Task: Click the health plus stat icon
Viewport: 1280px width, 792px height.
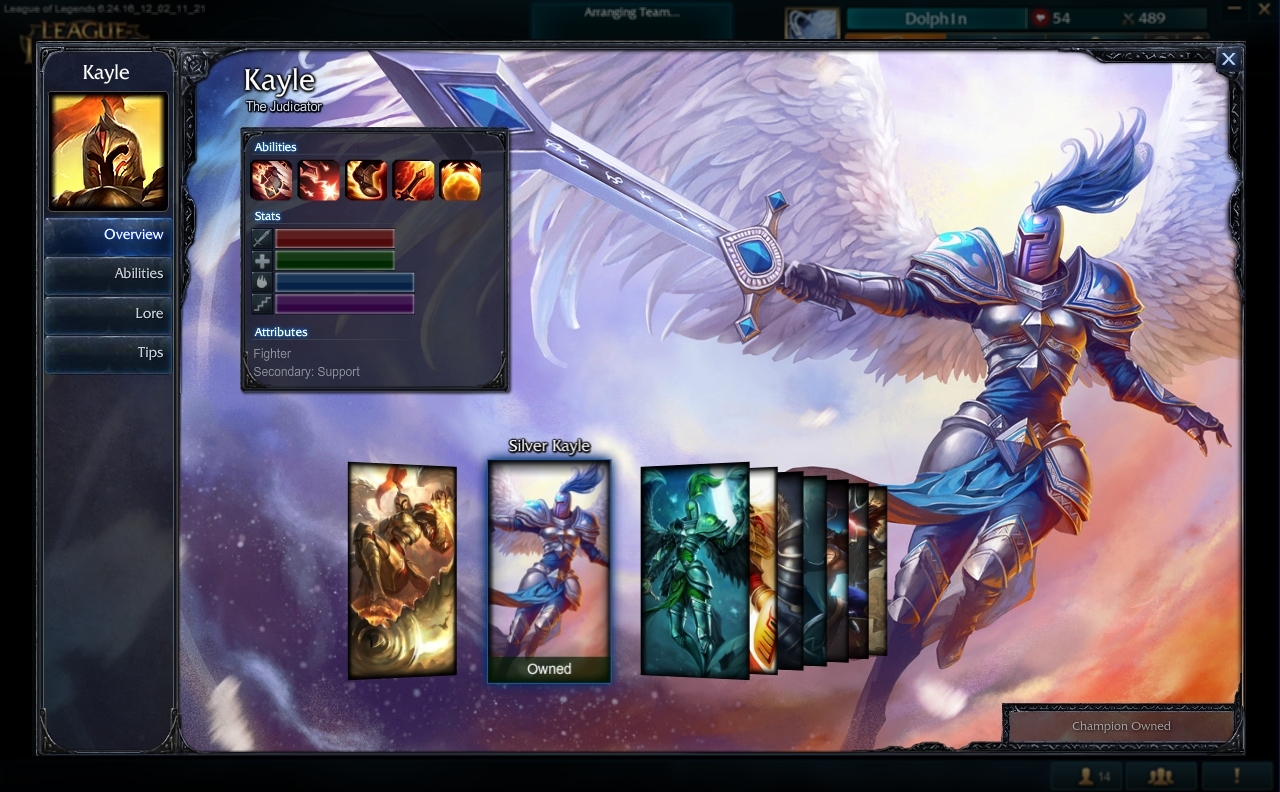Action: coord(262,260)
